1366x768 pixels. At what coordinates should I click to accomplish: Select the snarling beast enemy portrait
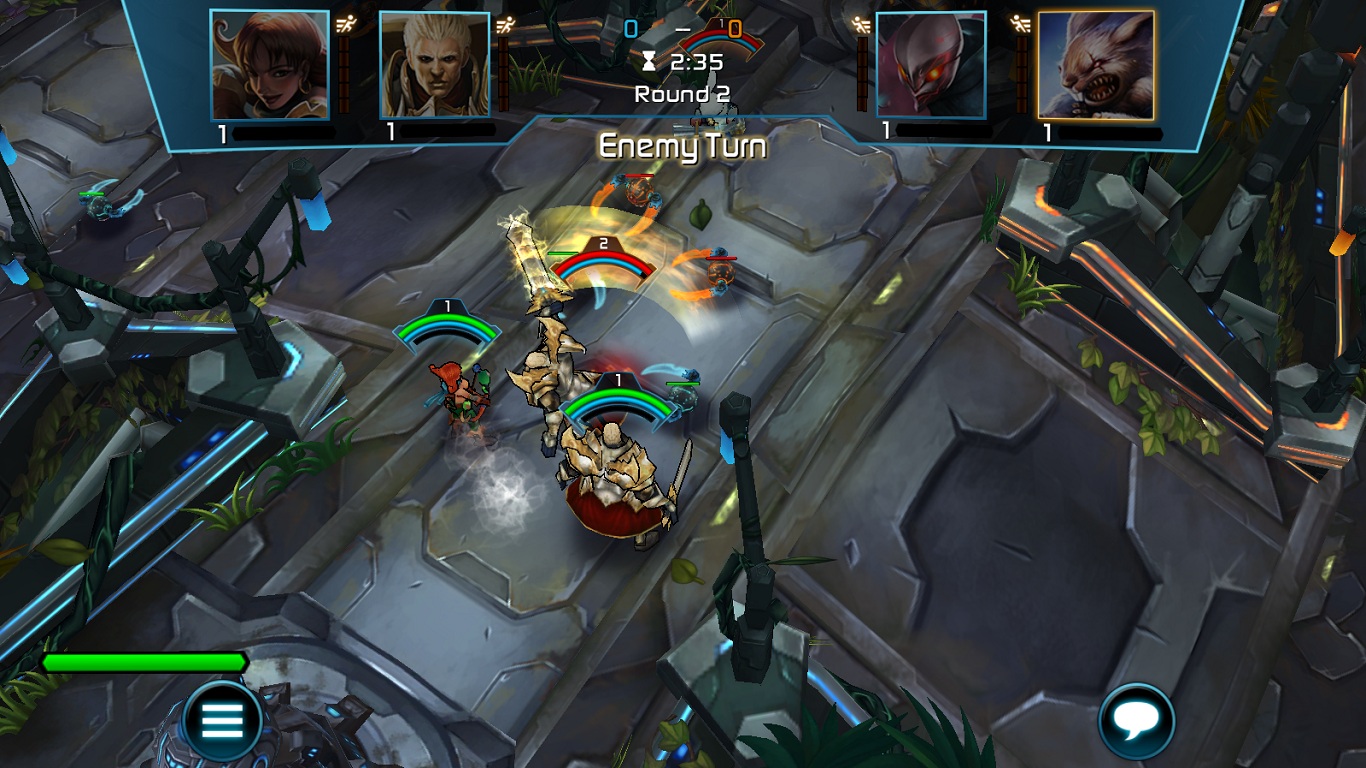click(x=1096, y=65)
